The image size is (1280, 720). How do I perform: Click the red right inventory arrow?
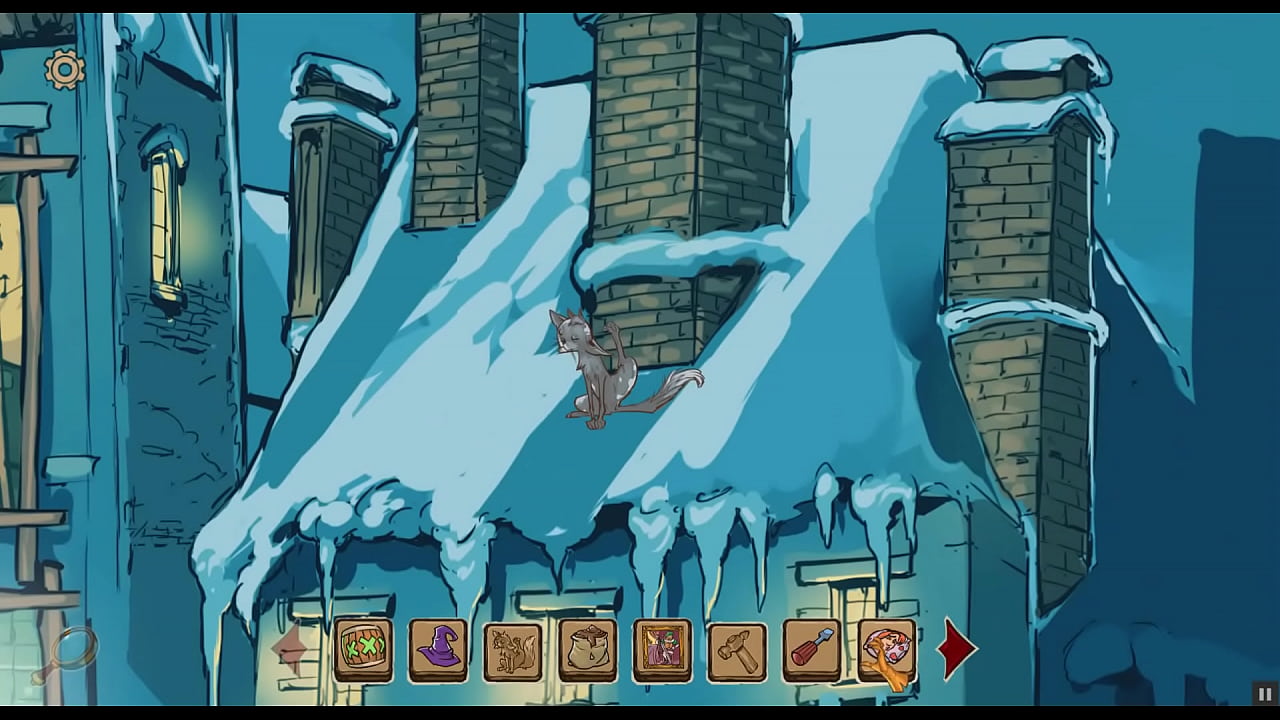(x=956, y=648)
